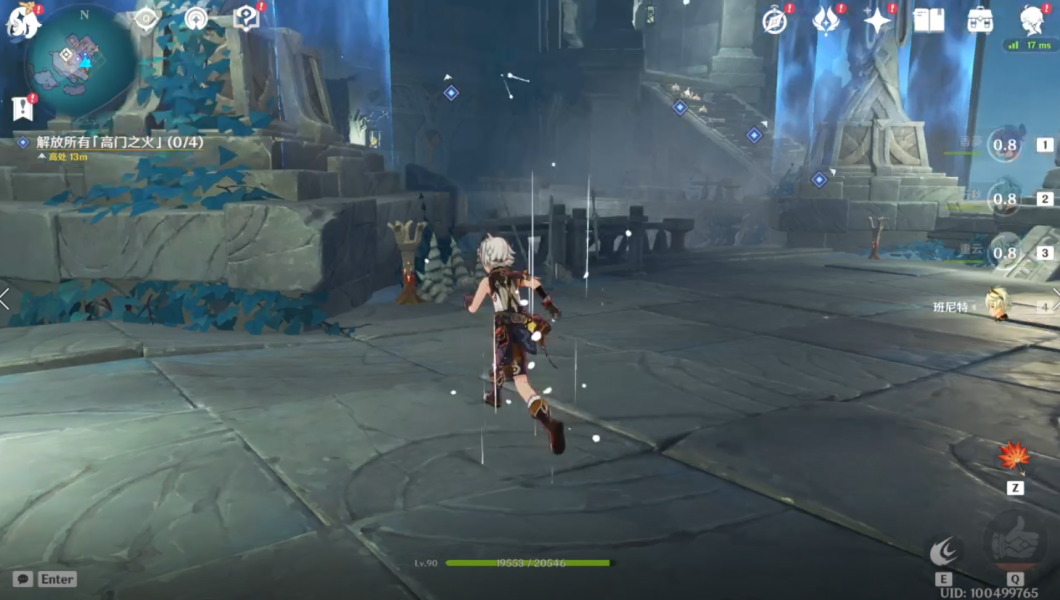This screenshot has width=1060, height=600.
Task: Open the four-point star wish icon
Action: pyautogui.click(x=878, y=20)
